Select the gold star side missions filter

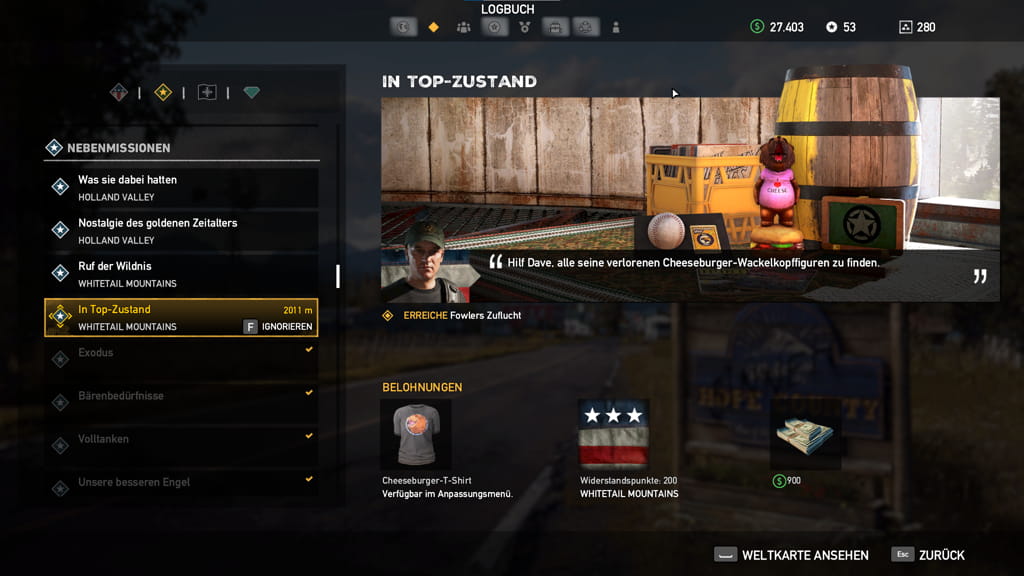[x=163, y=93]
